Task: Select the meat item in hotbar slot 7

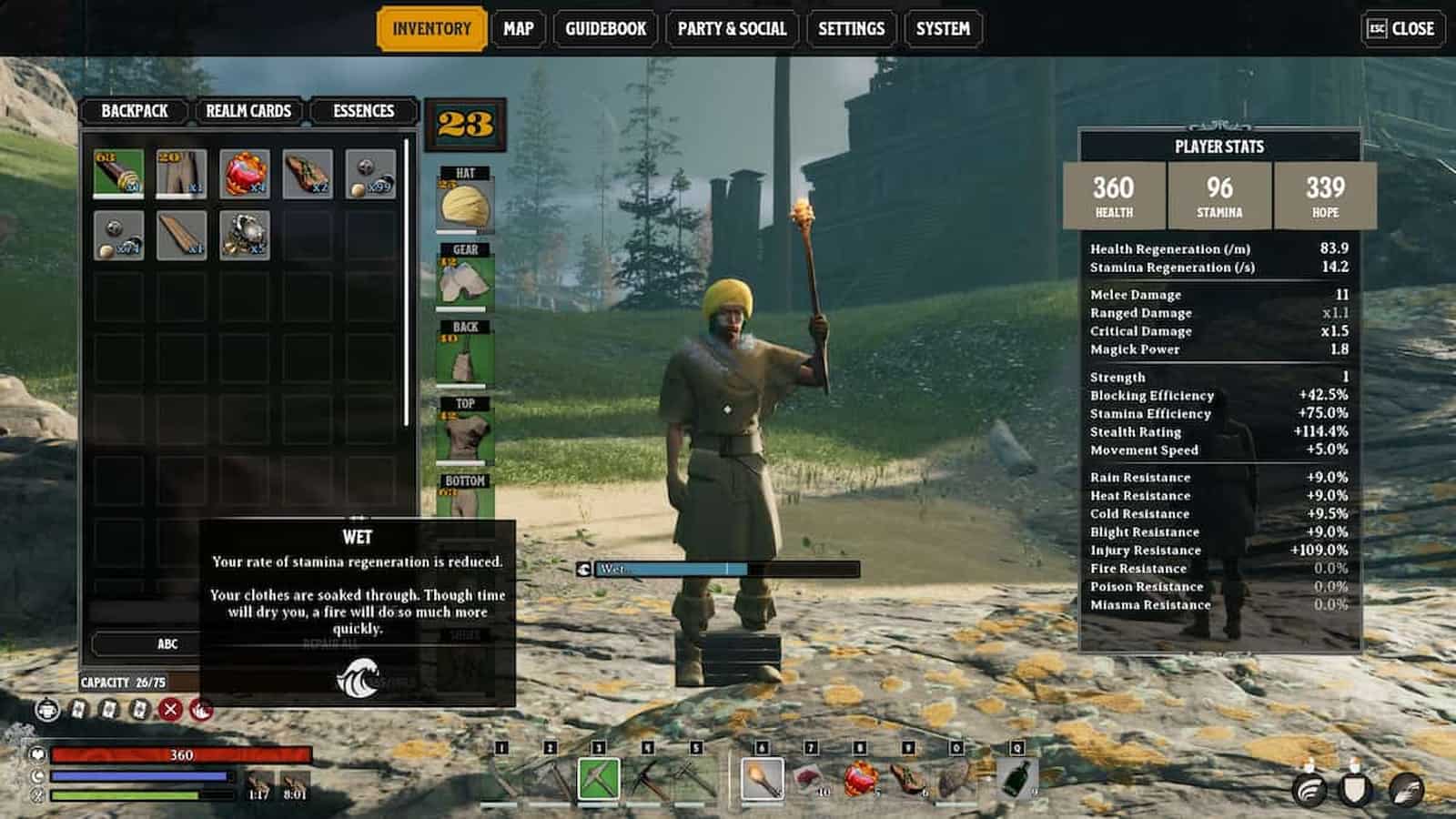Action: pos(811,780)
